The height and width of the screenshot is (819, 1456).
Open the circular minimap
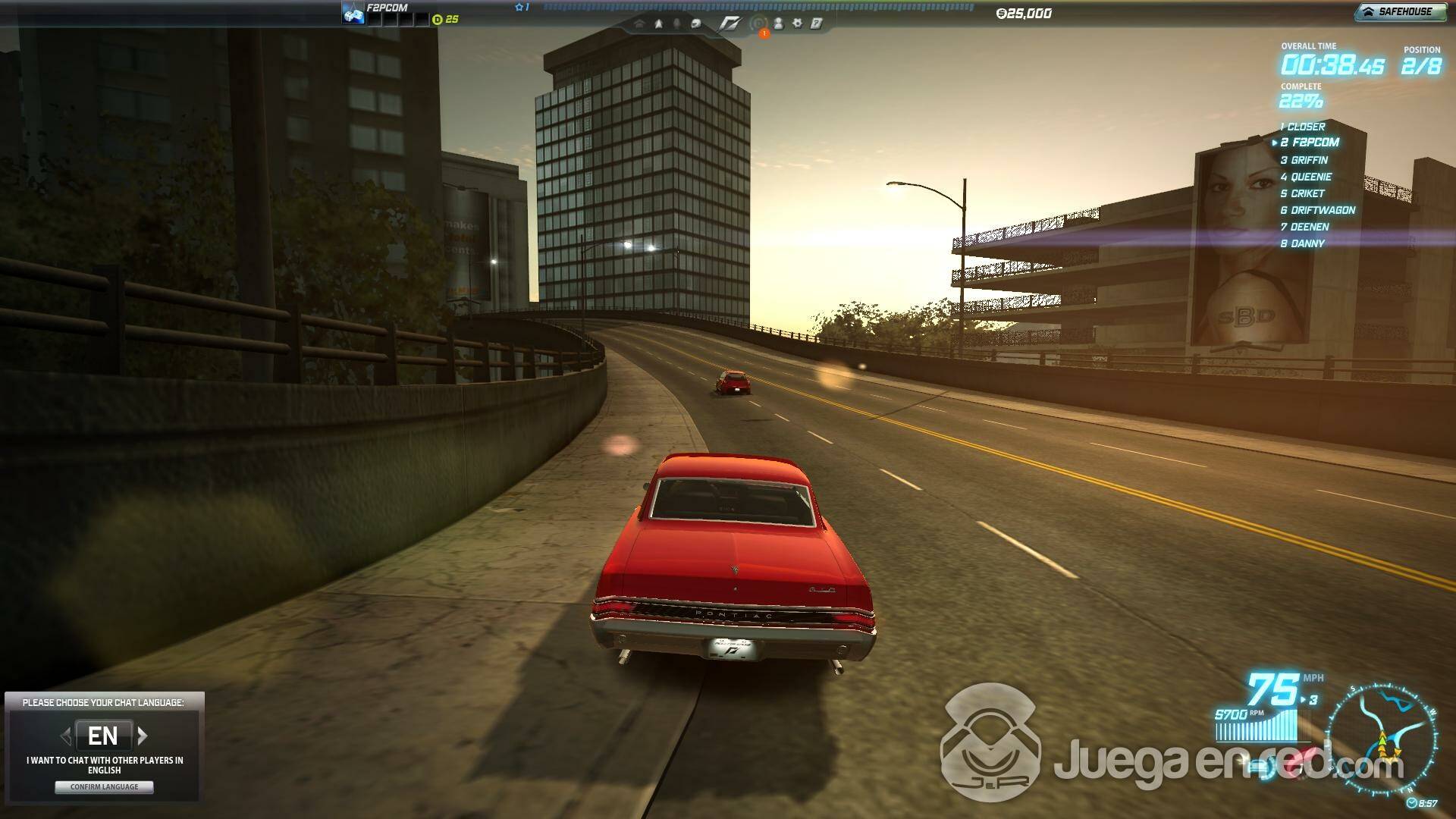pyautogui.click(x=1382, y=737)
